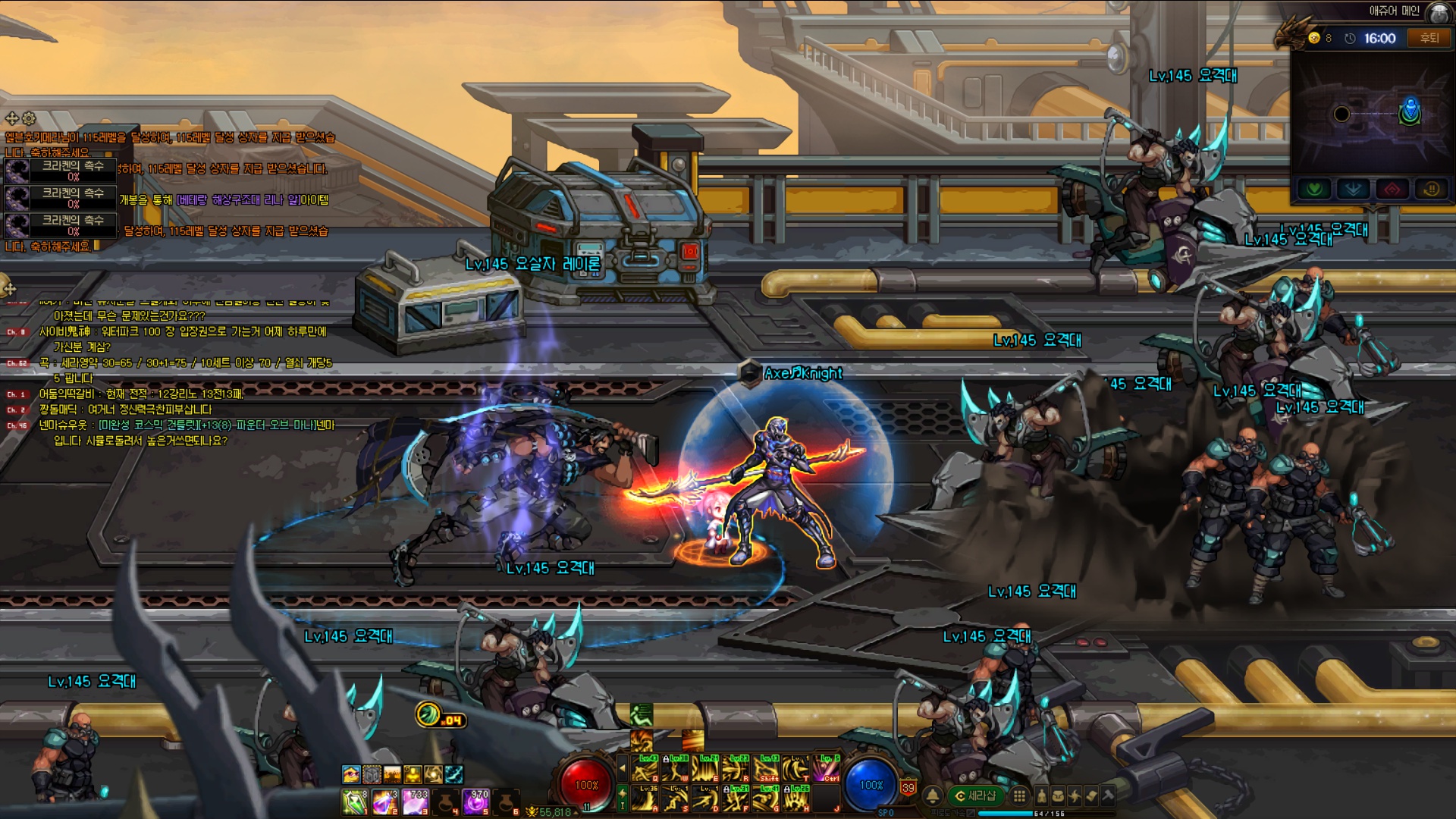
Task: Select the blue downward arrow command icon
Action: coord(1353,189)
